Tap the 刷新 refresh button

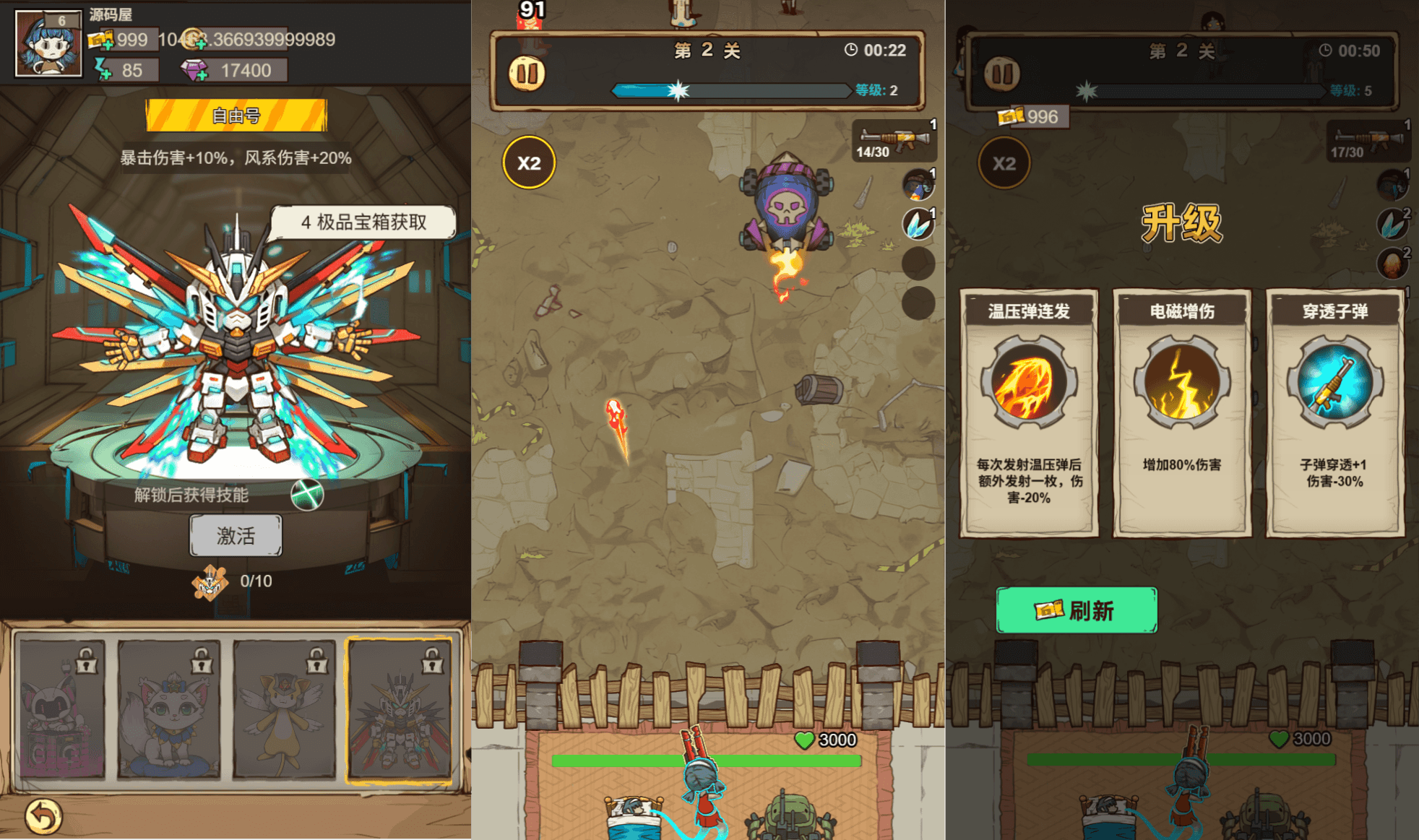click(x=1077, y=609)
